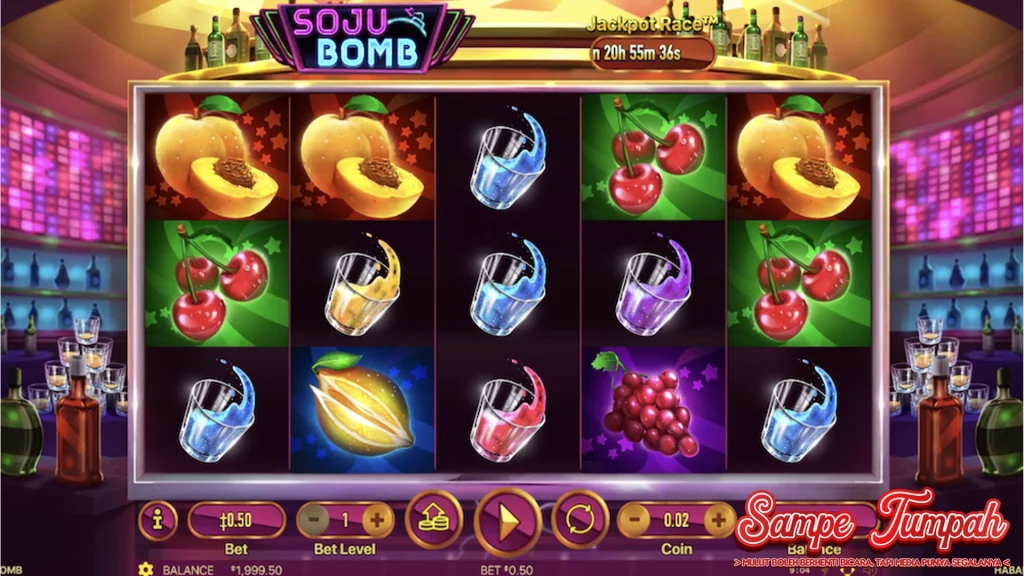Raise the coin value
1024x576 pixels.
coord(718,520)
